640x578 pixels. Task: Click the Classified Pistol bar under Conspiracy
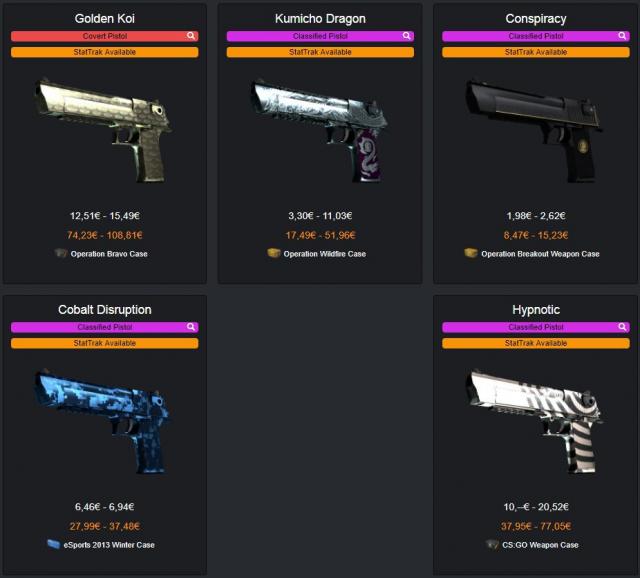[x=531, y=36]
